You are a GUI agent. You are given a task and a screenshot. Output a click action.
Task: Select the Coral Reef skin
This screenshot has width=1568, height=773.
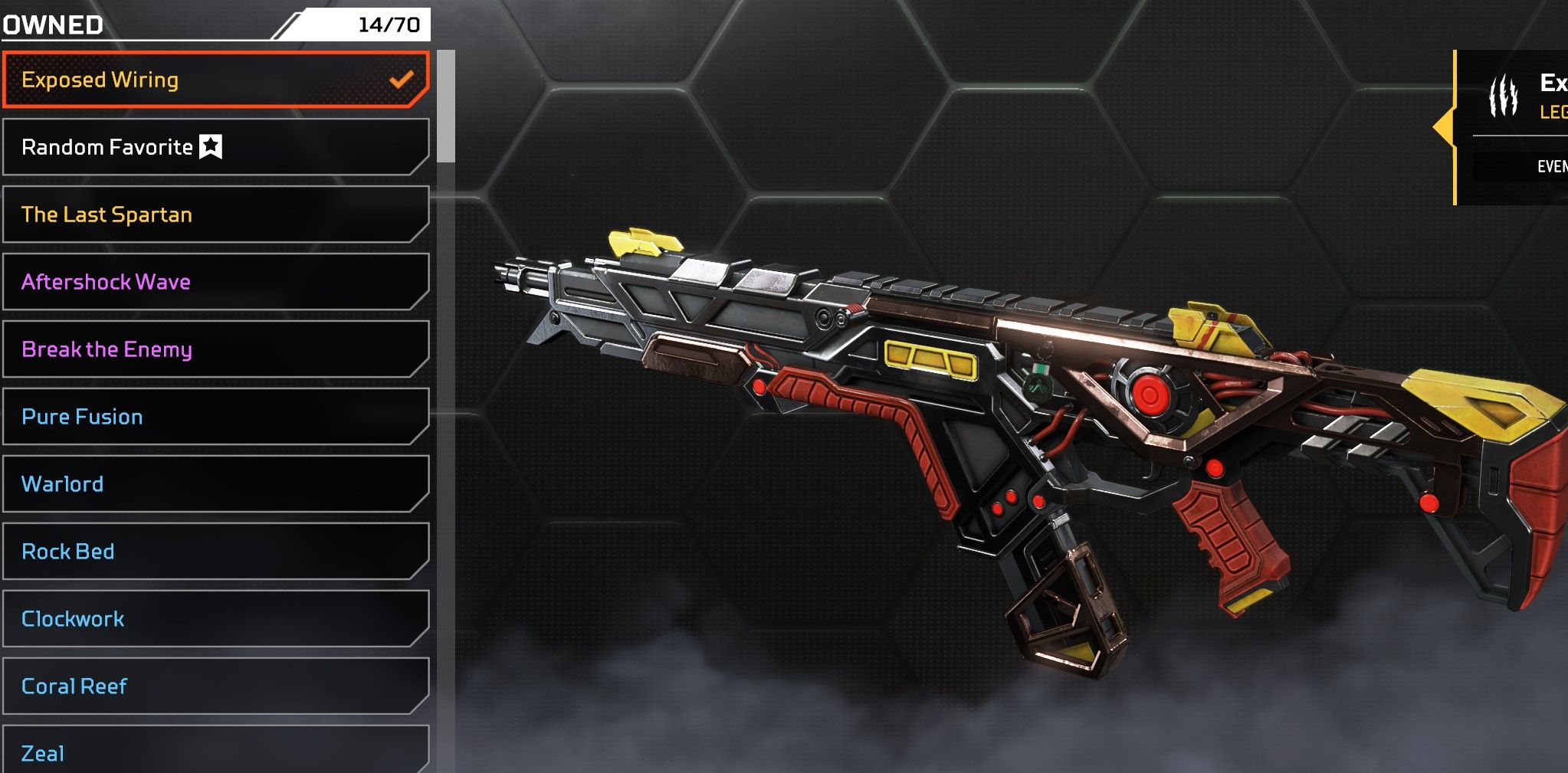pos(215,686)
